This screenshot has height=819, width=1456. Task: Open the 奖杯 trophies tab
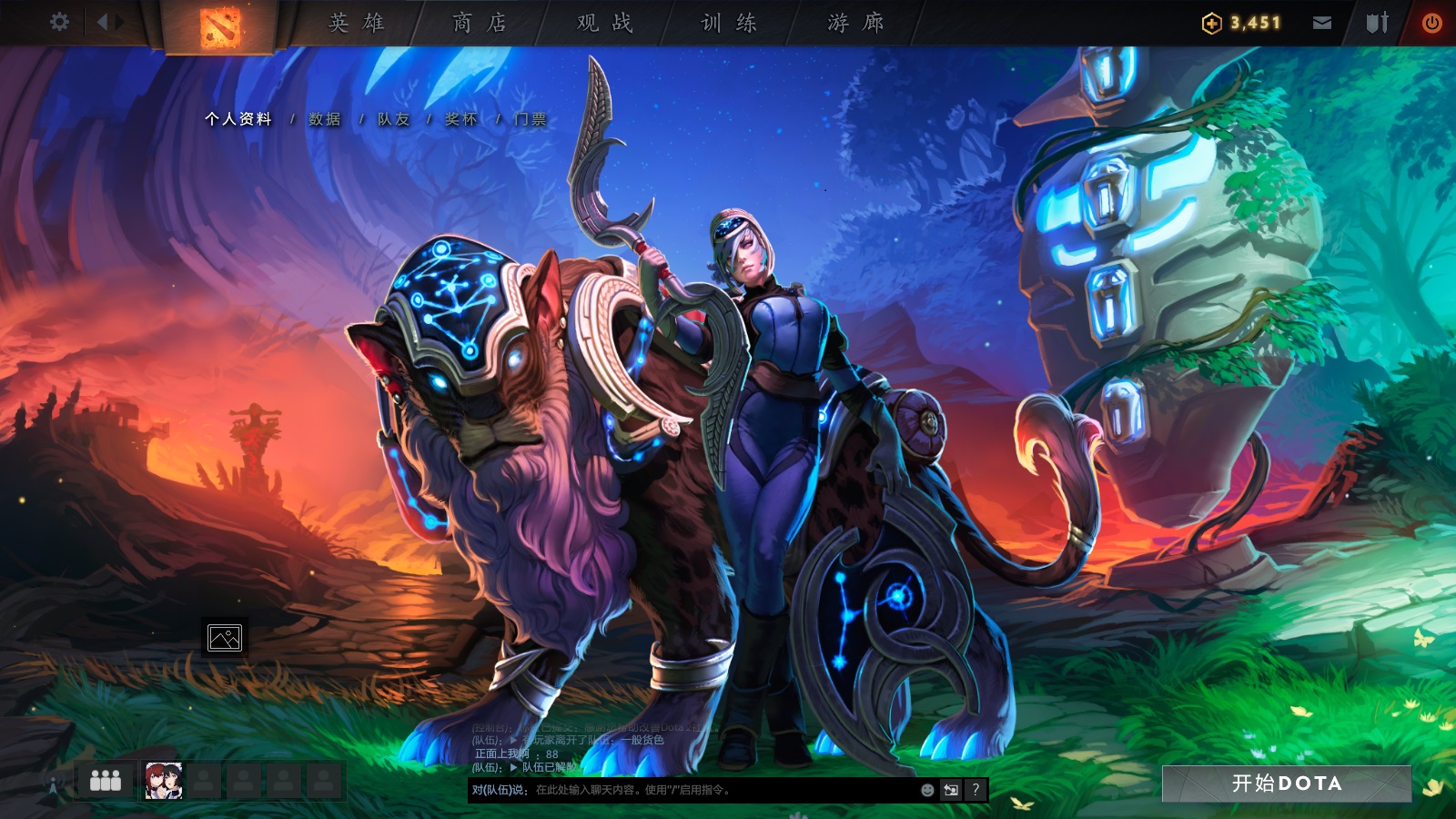pyautogui.click(x=464, y=118)
